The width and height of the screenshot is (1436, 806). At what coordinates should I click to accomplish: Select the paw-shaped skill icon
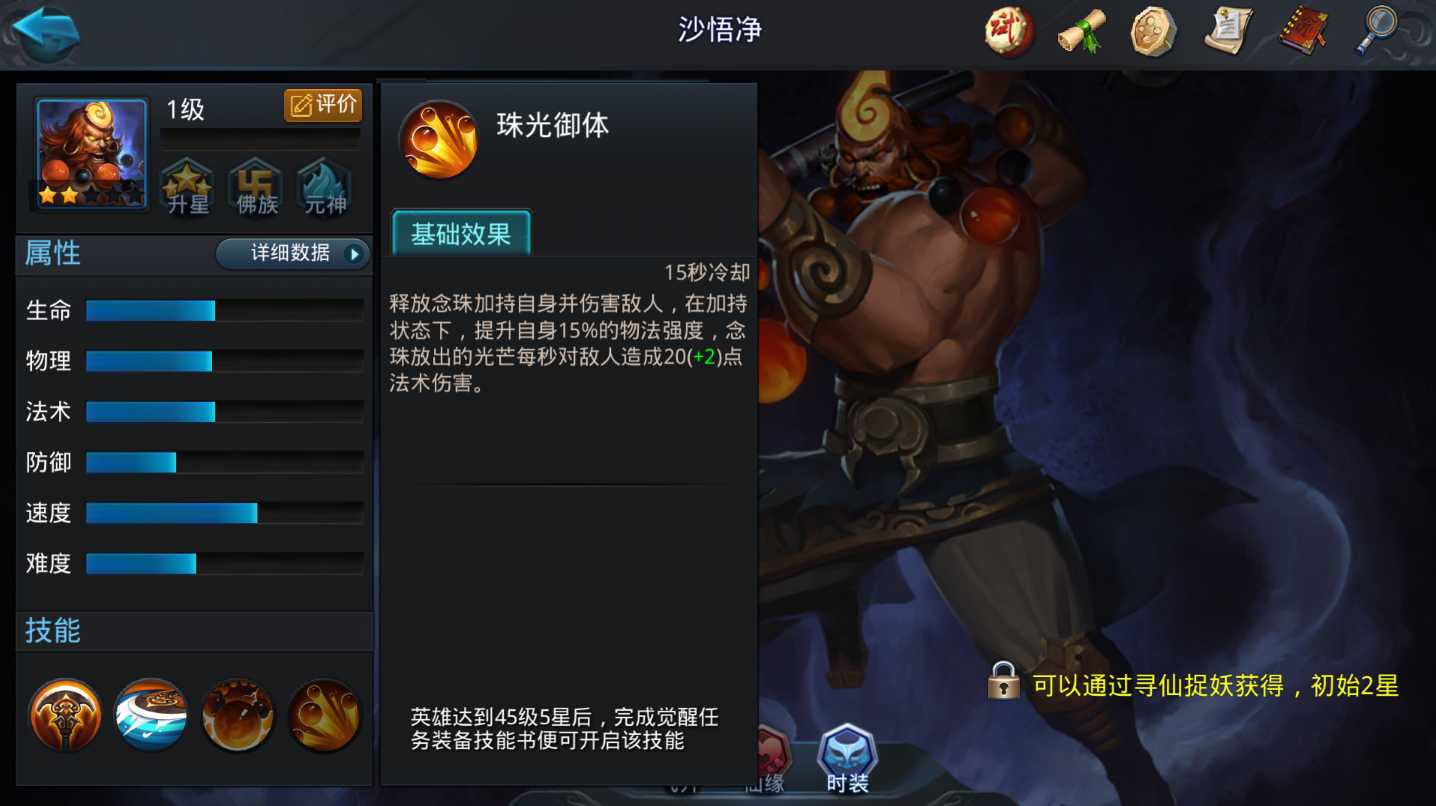236,712
